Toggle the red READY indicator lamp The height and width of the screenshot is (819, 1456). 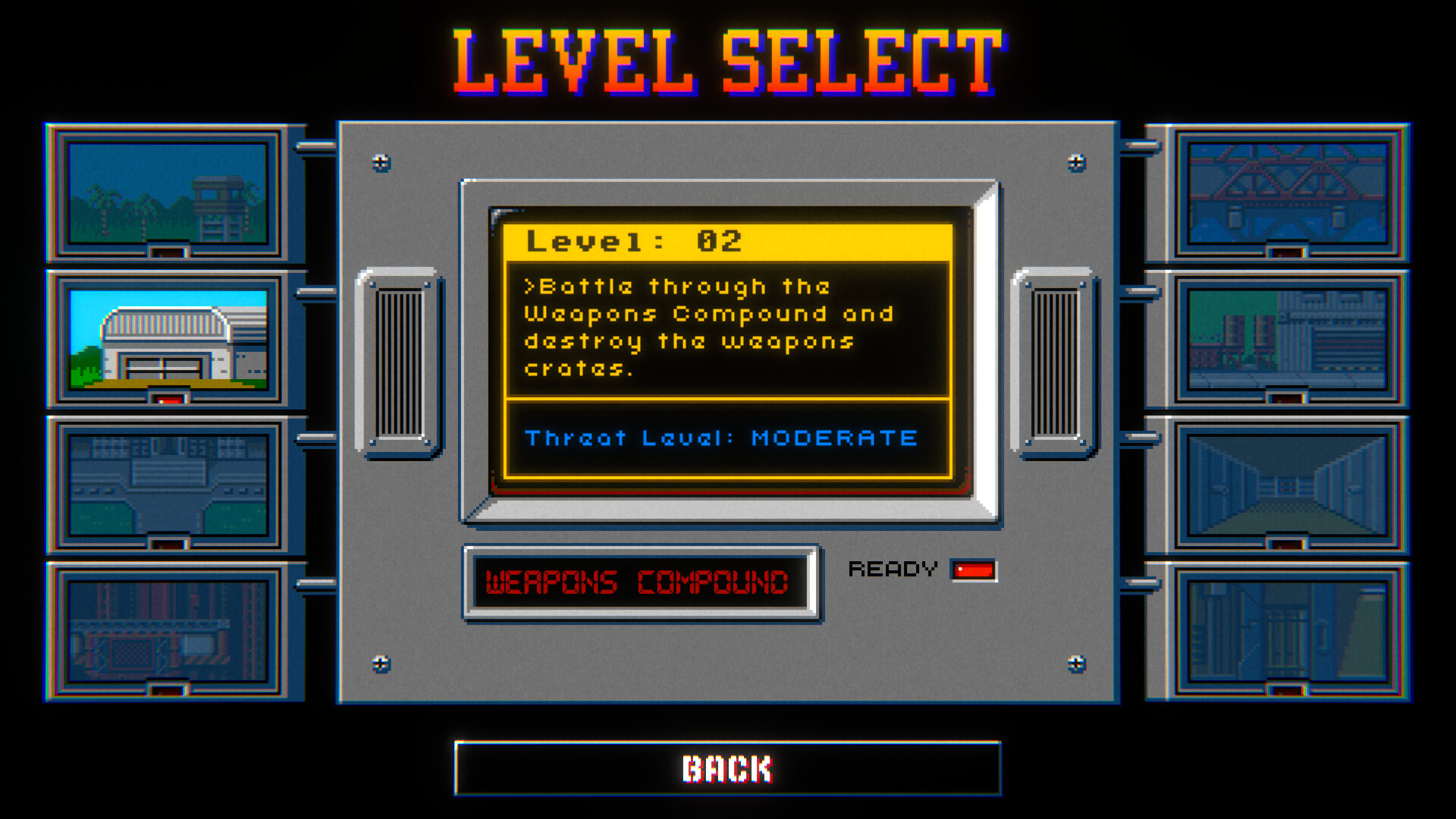(x=974, y=570)
